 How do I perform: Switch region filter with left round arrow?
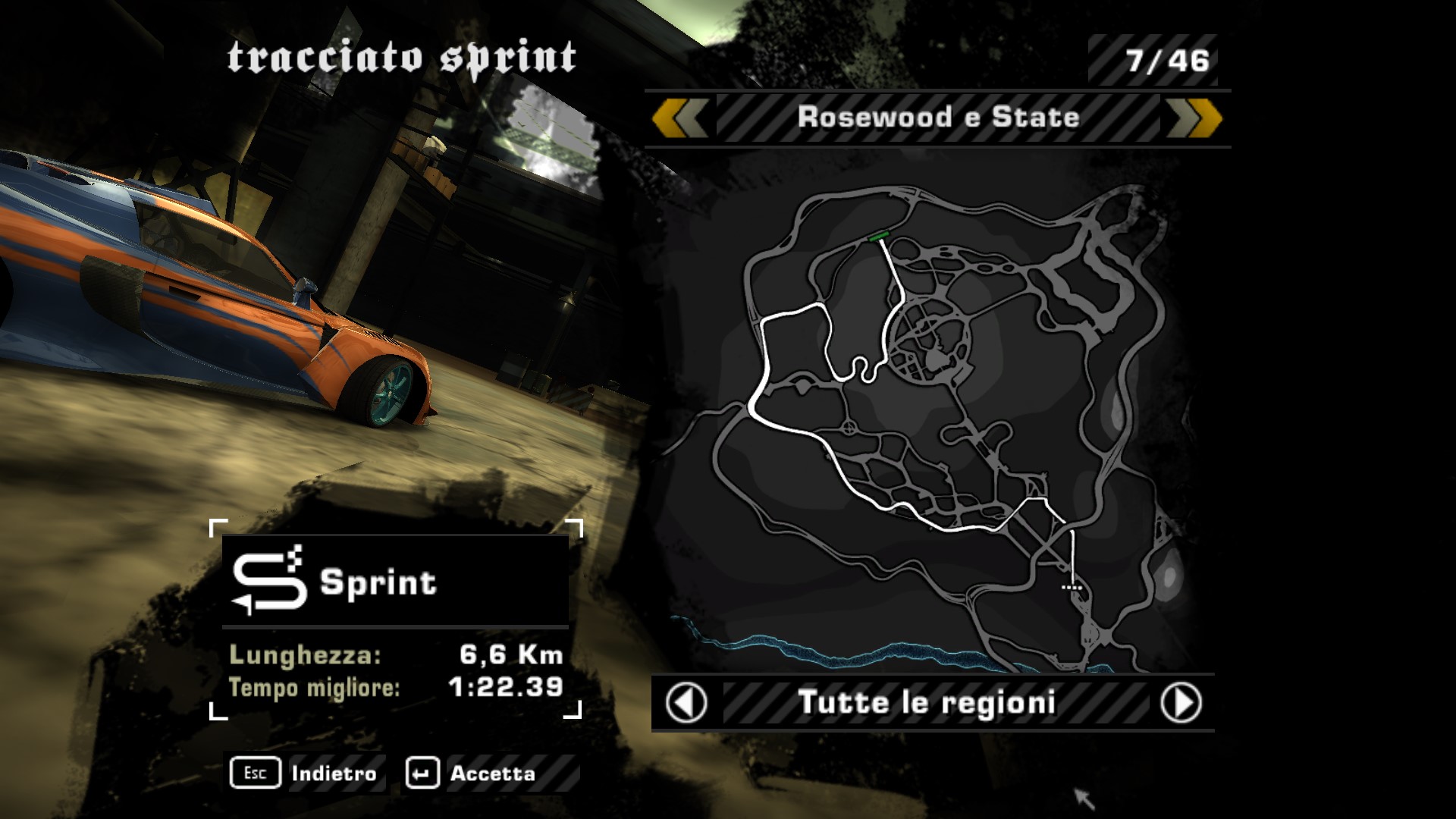(x=686, y=703)
